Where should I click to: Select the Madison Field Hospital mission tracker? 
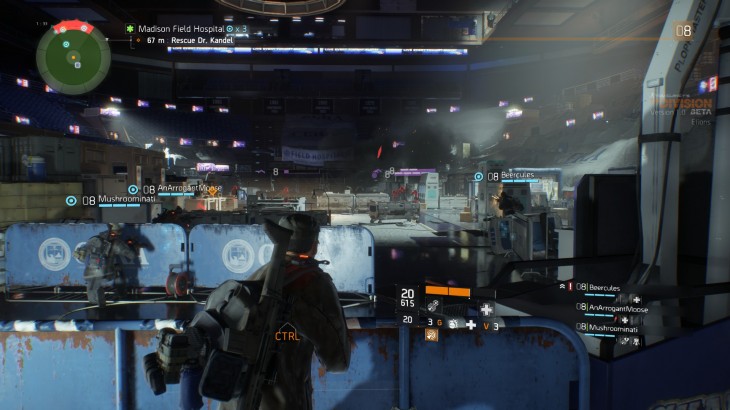pyautogui.click(x=180, y=29)
